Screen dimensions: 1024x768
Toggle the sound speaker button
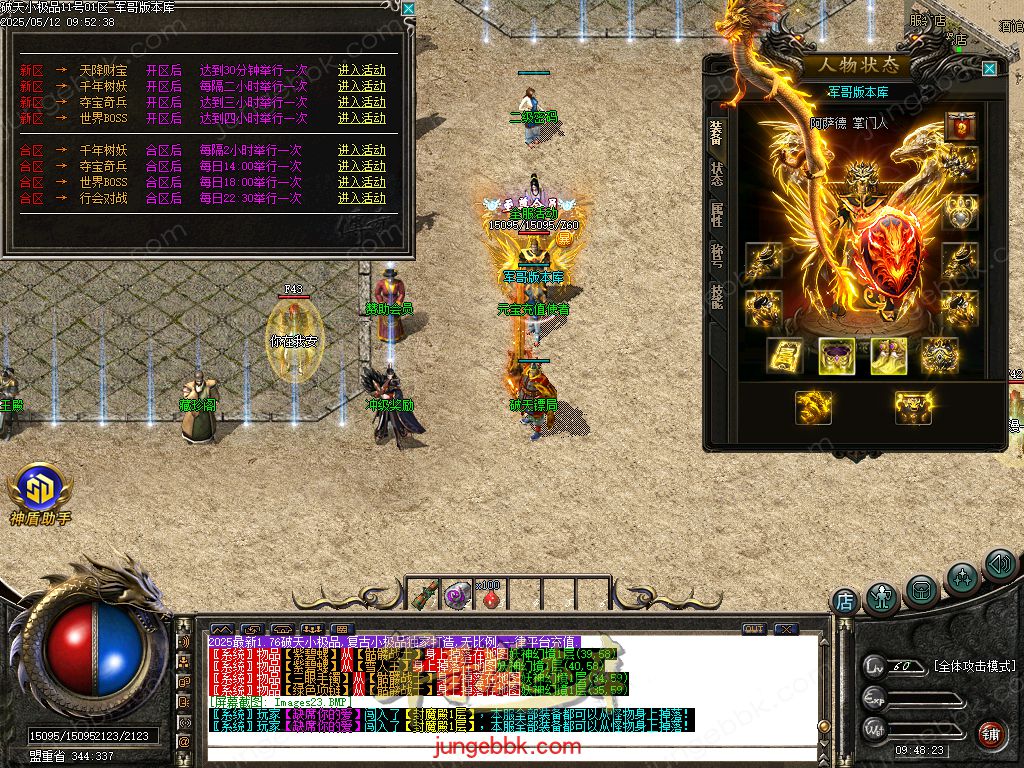point(1000,565)
